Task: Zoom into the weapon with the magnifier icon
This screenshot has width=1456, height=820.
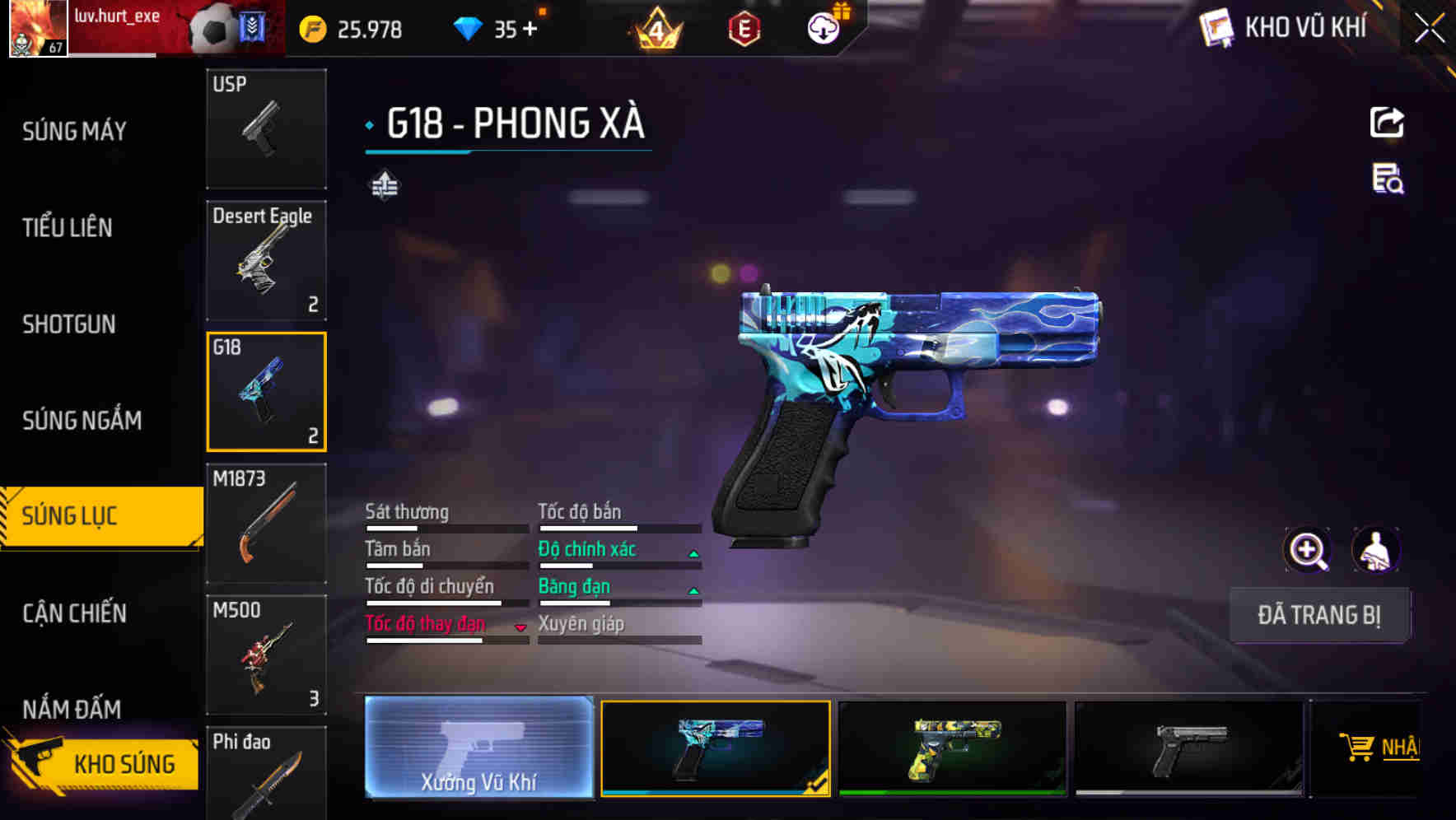Action: pyautogui.click(x=1308, y=550)
